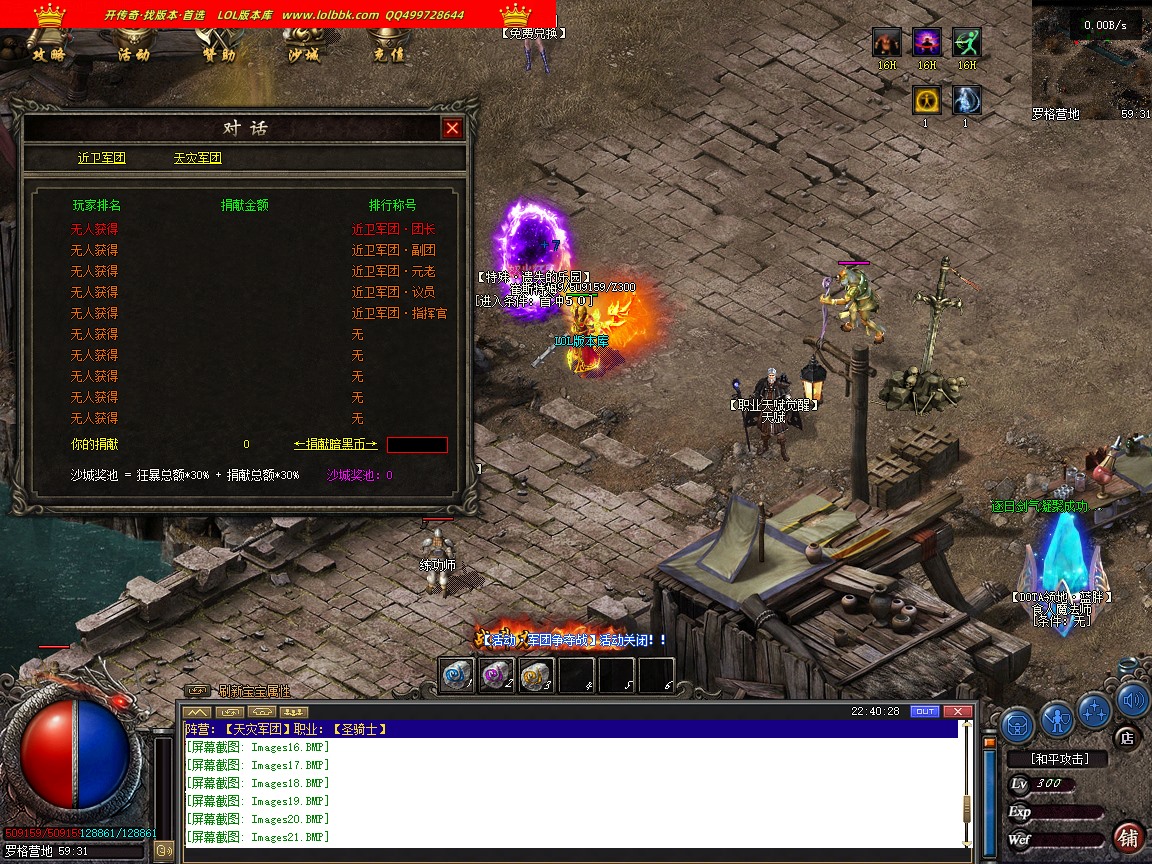The height and width of the screenshot is (864, 1152).
Task: Use the blue scroll in hotbar slot 1
Action: 458,675
